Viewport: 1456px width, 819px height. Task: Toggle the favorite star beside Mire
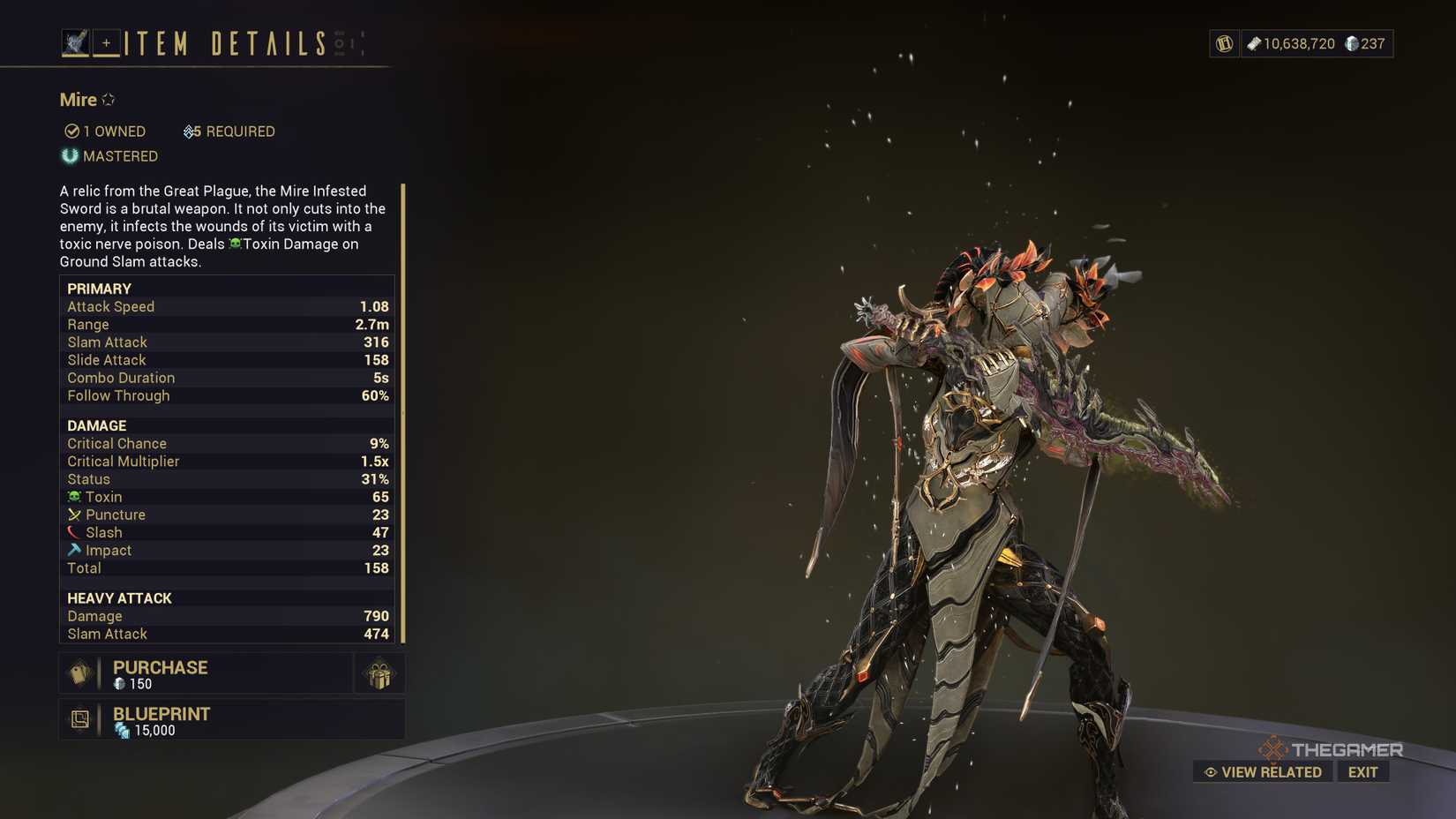(108, 99)
